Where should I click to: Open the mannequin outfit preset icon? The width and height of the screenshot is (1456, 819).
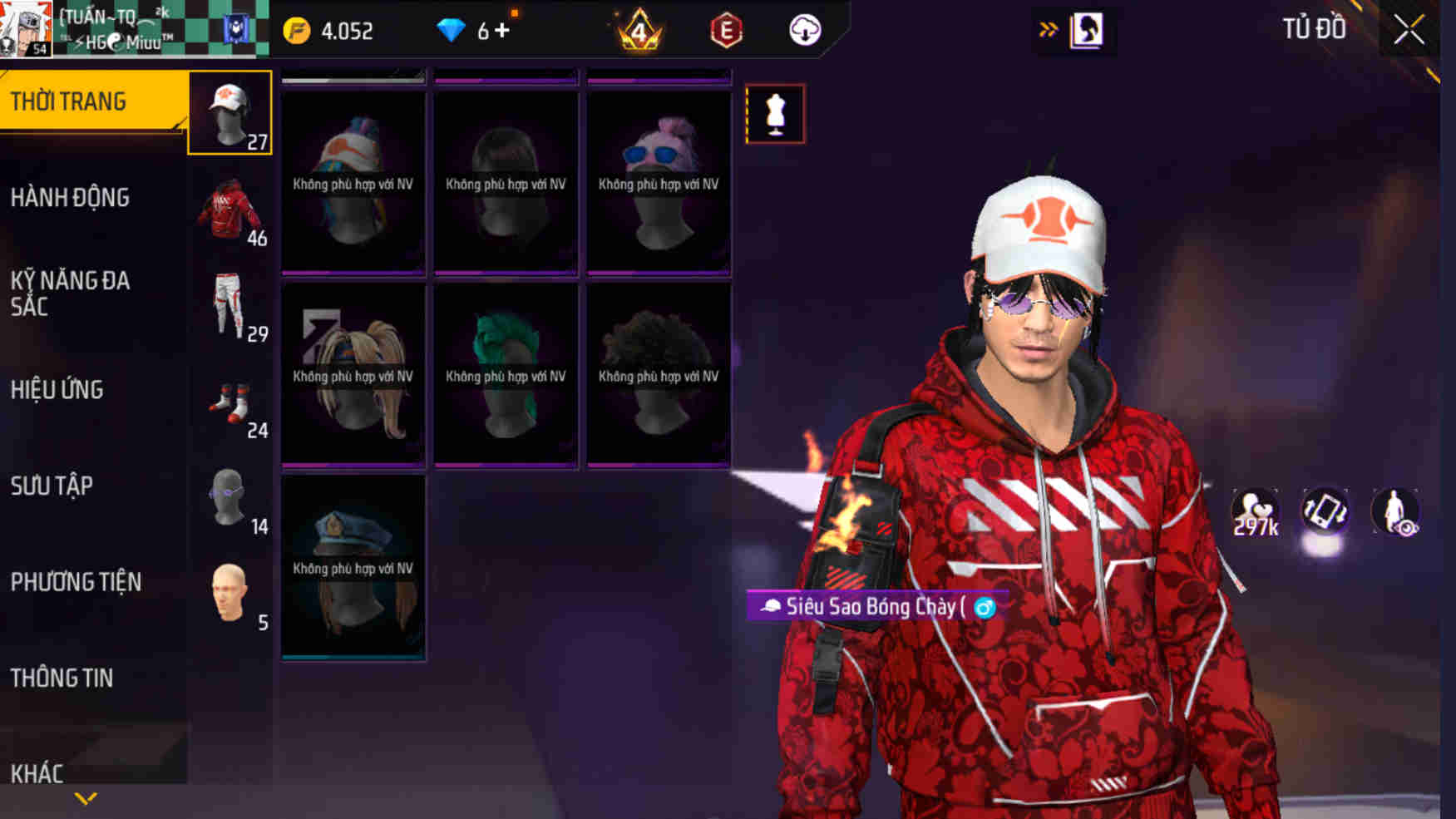(775, 115)
